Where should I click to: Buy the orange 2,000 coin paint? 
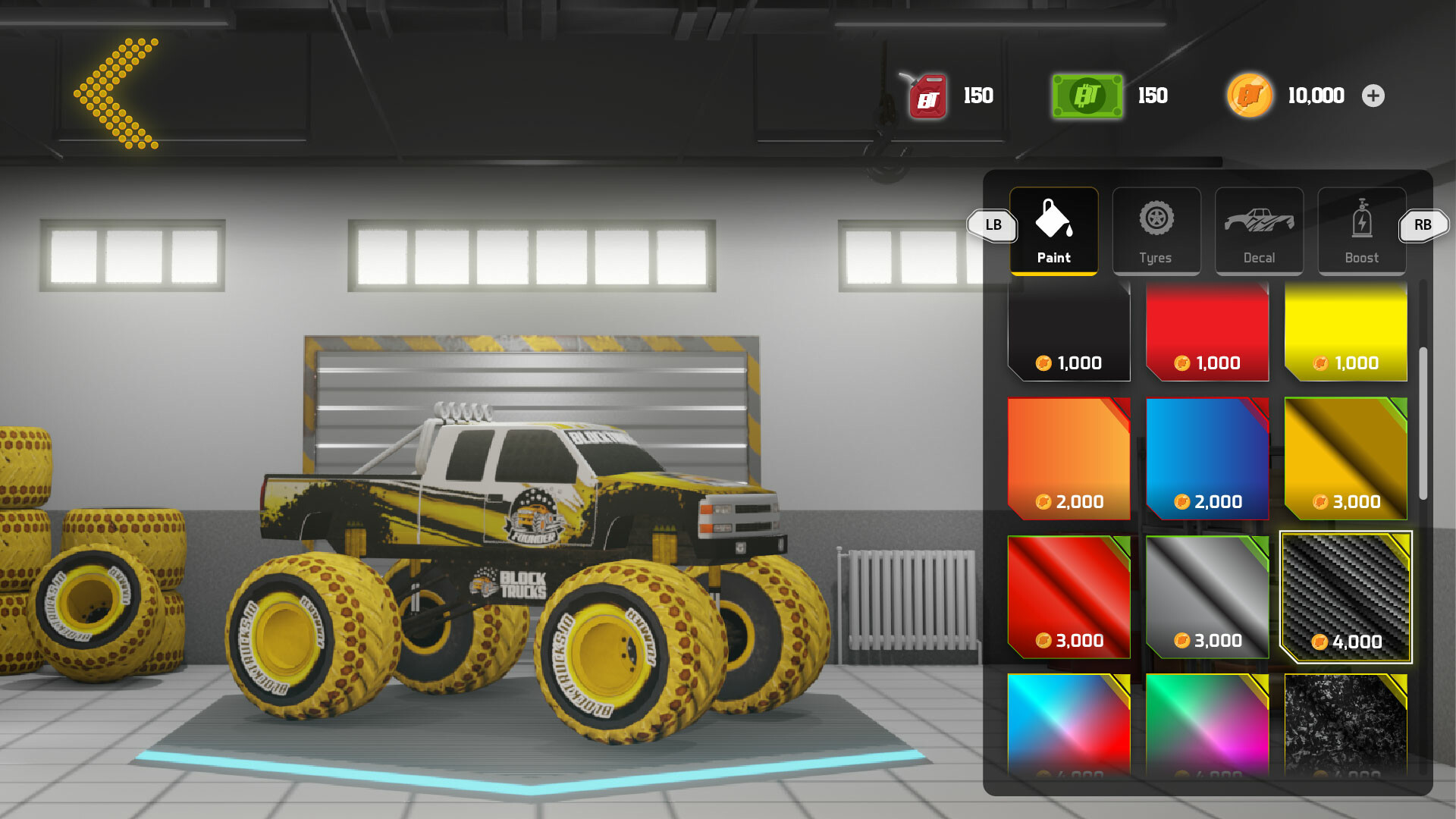[1068, 459]
